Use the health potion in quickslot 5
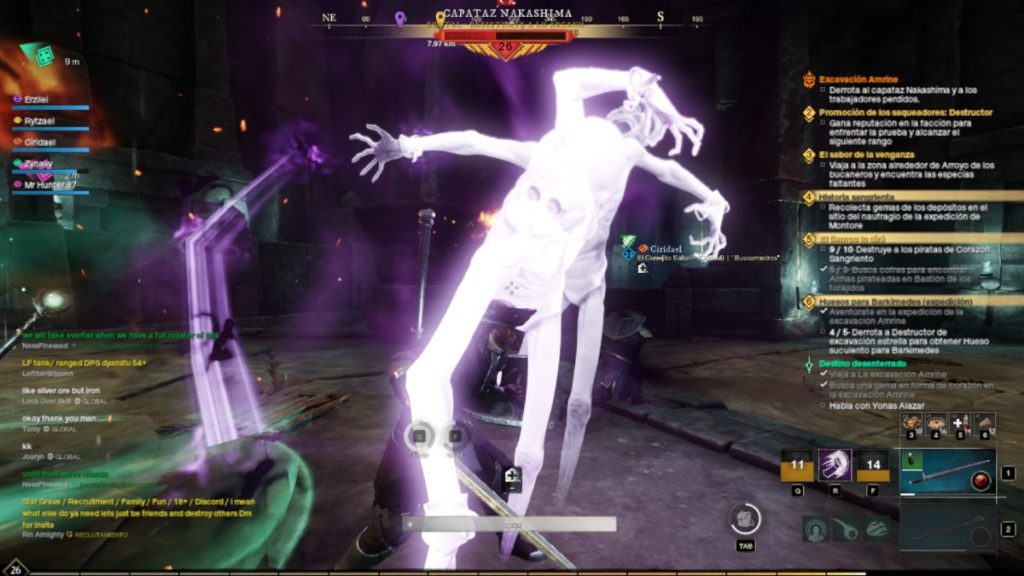The height and width of the screenshot is (576, 1024). pyautogui.click(x=960, y=421)
